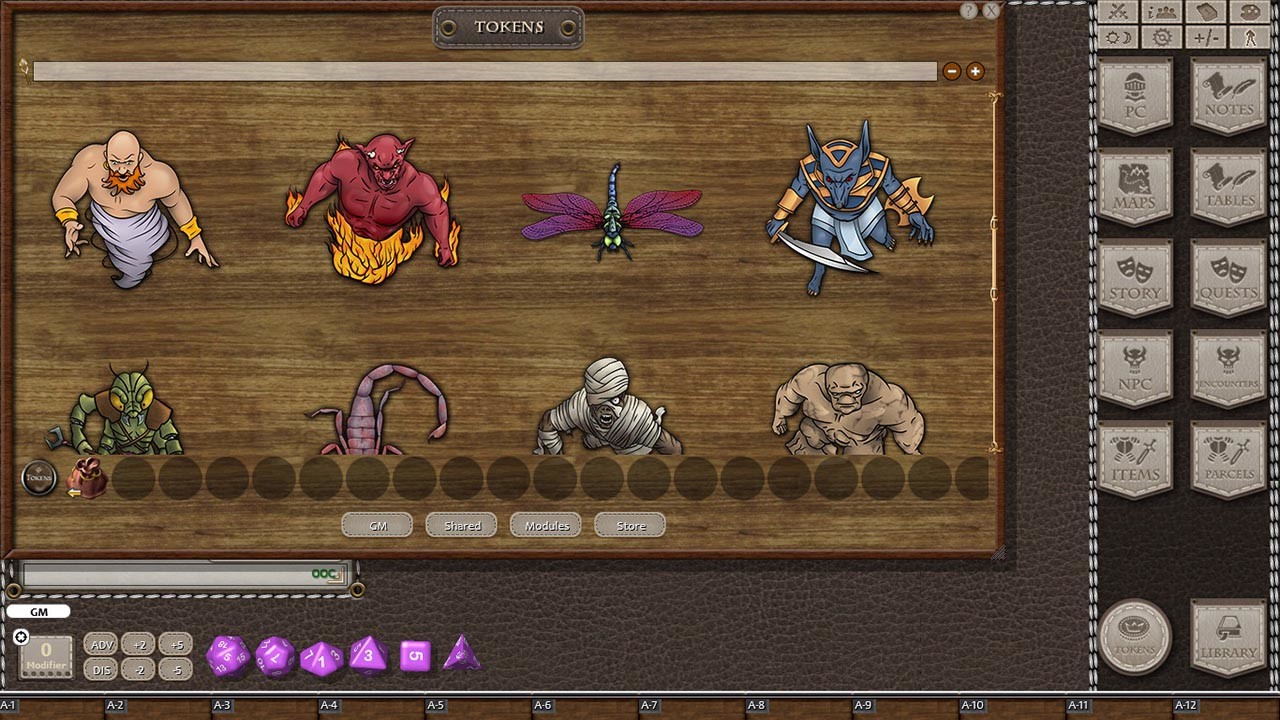The height and width of the screenshot is (720, 1280).
Task: Decrease token size with the minus stepper
Action: [951, 71]
